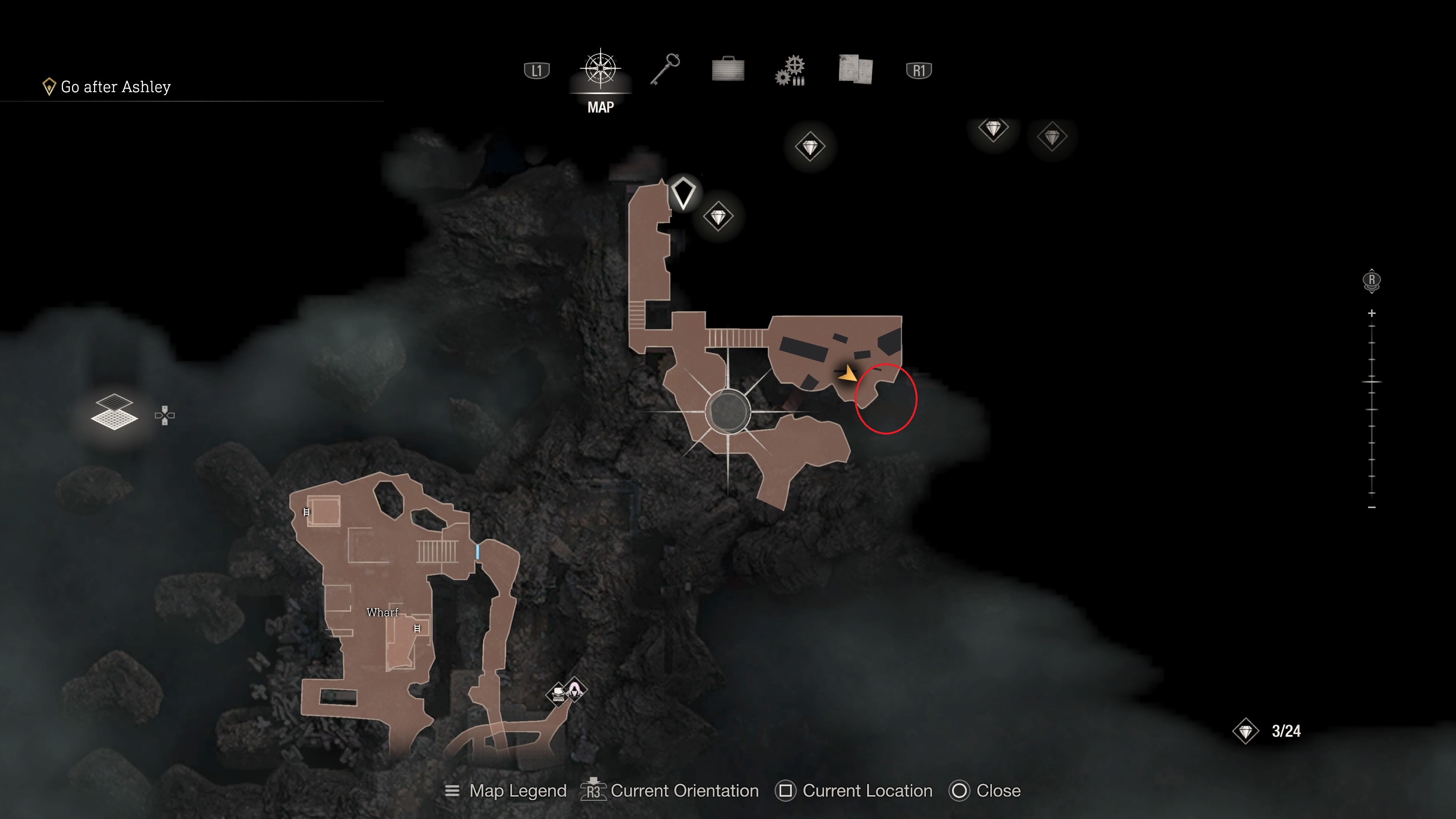Select the typewriter save marker
Viewport: 1456px width, 819px height.
click(x=558, y=693)
